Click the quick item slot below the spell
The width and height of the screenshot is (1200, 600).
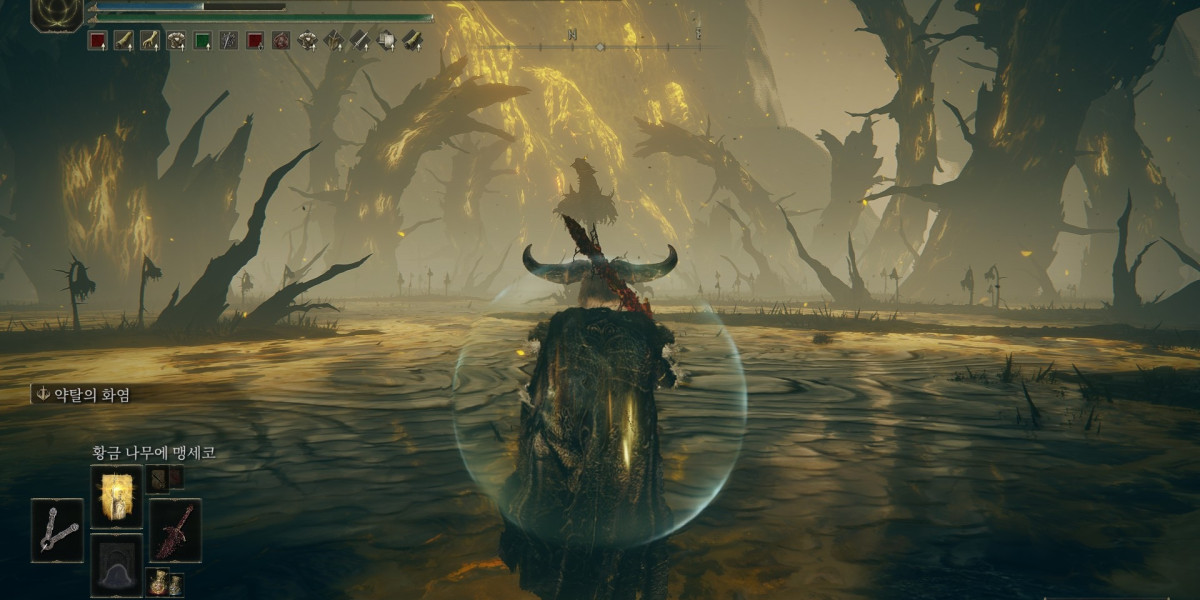point(116,564)
